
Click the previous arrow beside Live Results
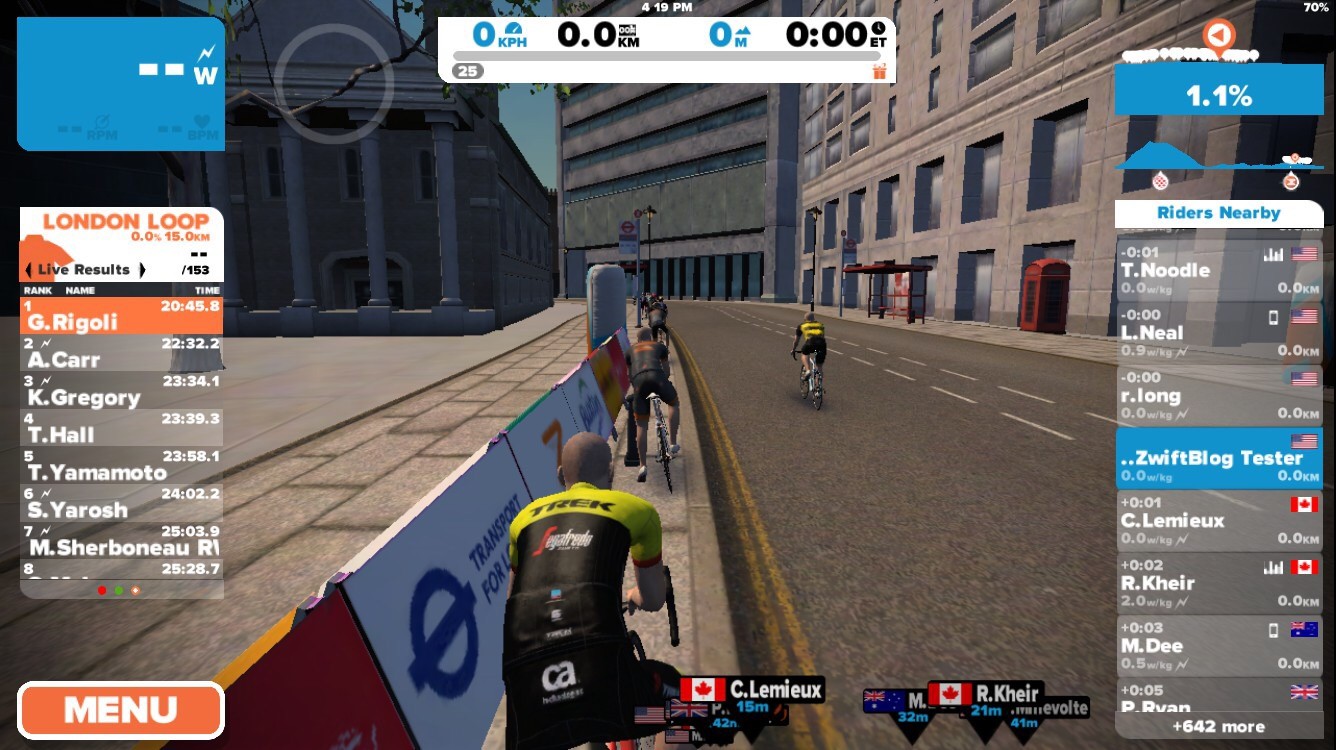tap(28, 270)
